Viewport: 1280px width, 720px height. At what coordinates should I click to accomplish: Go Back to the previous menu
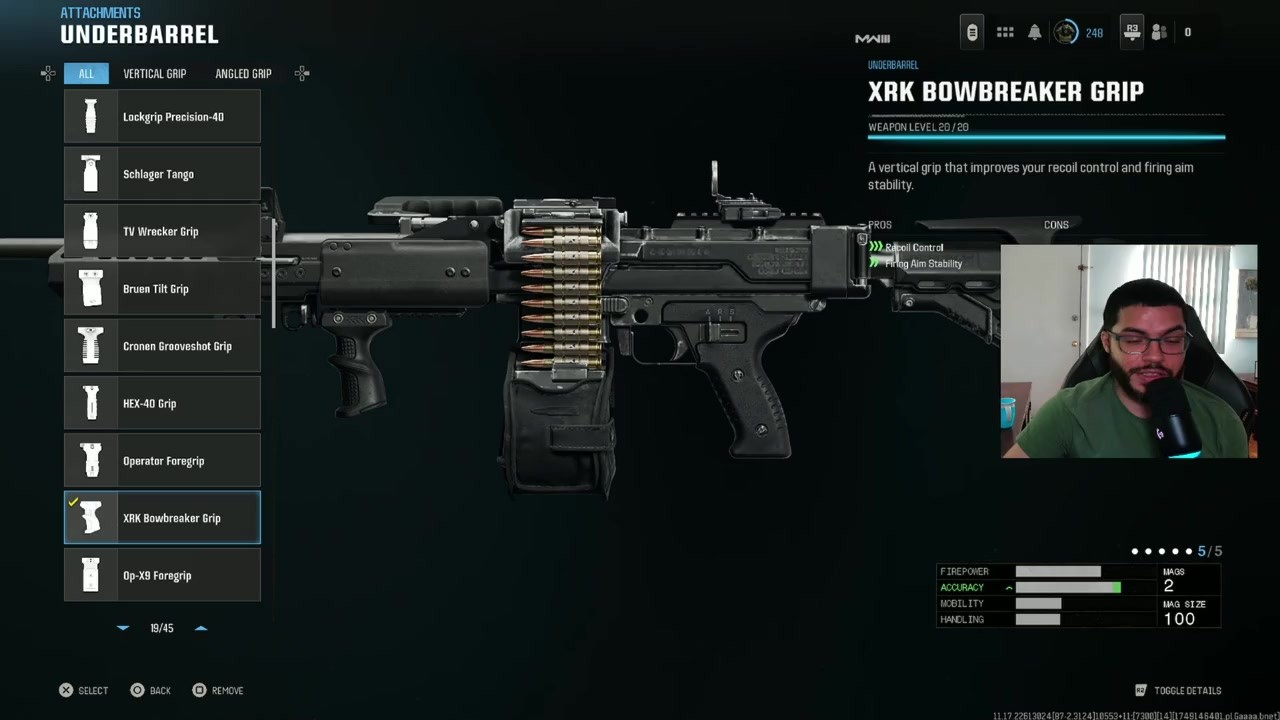click(x=150, y=690)
